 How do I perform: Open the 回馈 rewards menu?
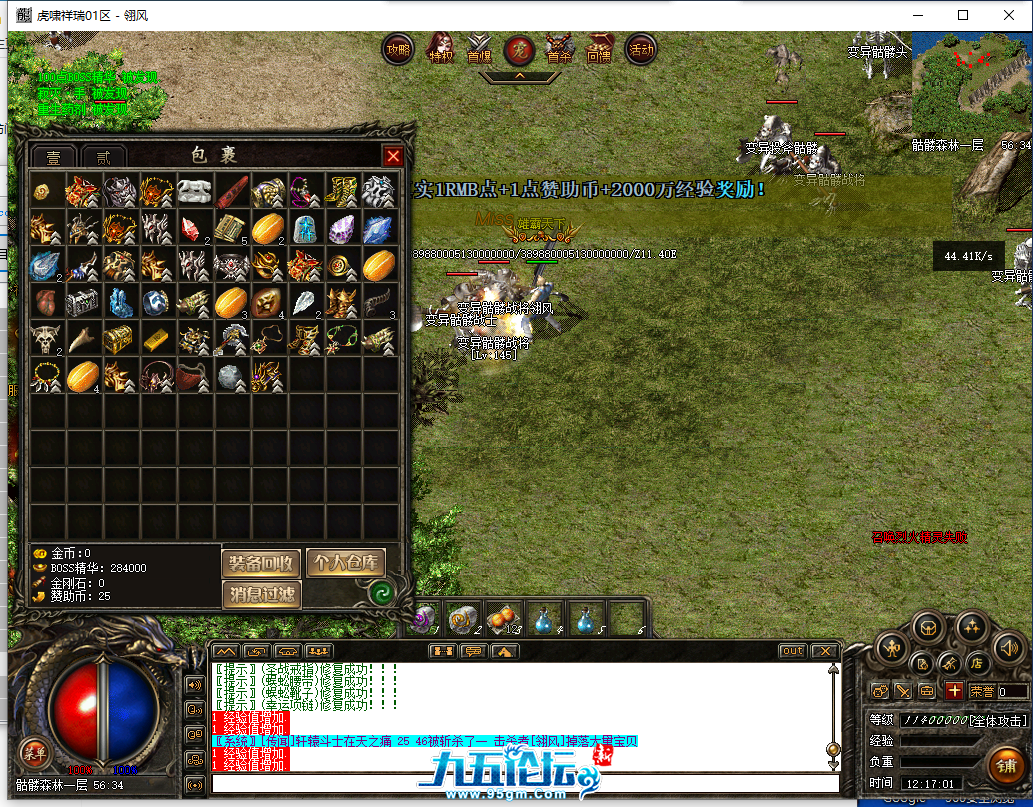tap(599, 49)
